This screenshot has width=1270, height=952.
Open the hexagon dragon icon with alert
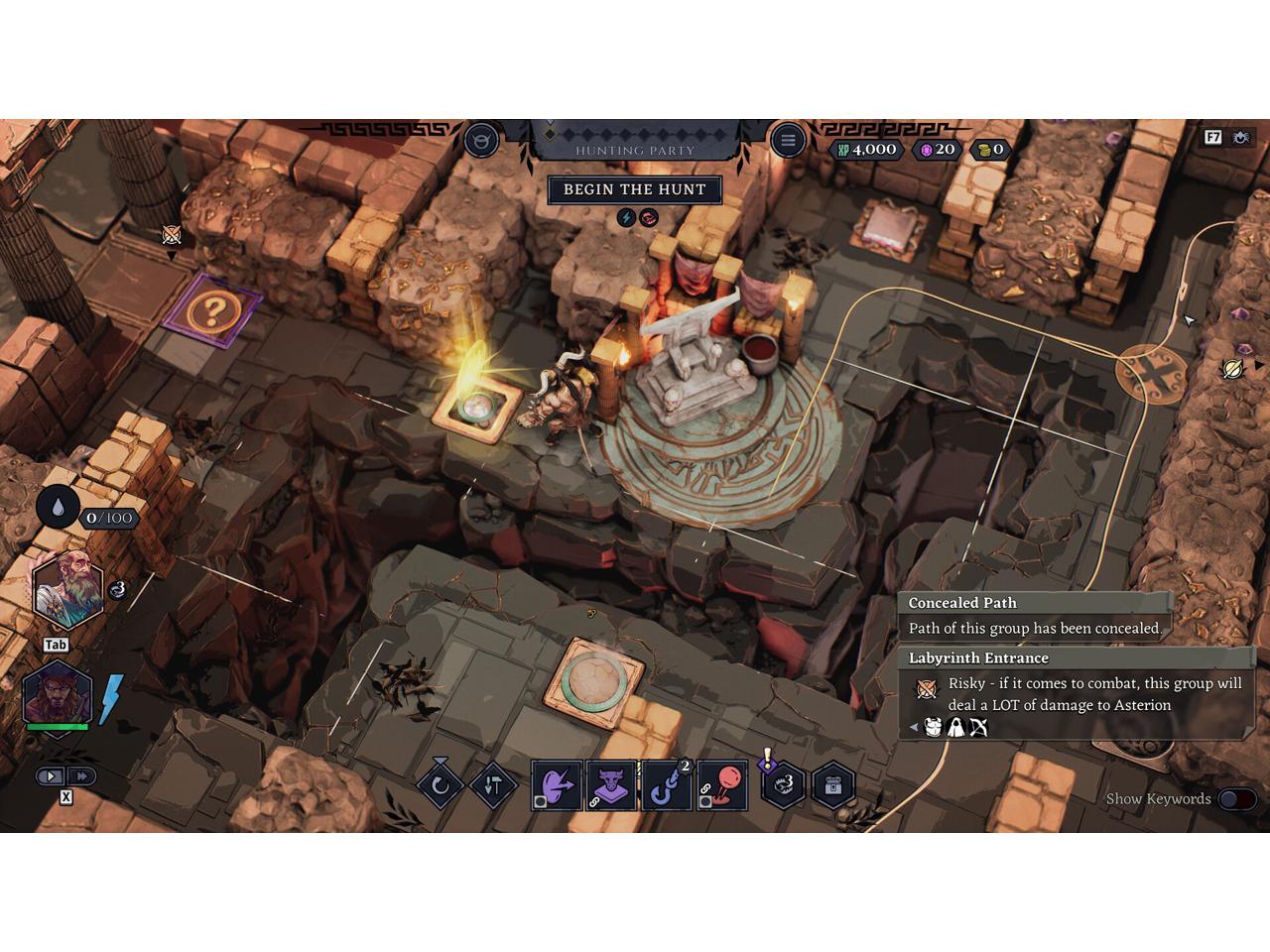click(783, 786)
